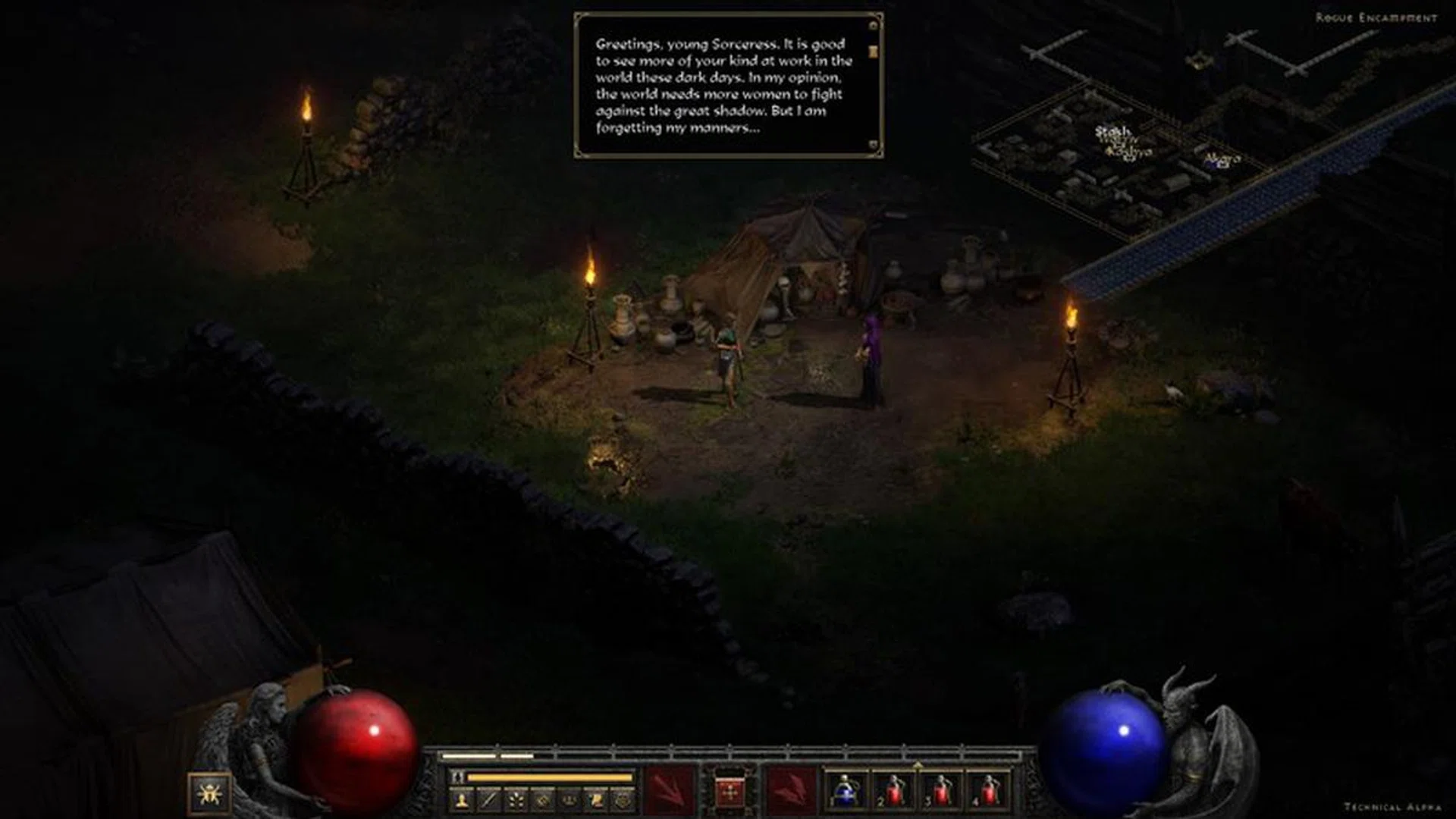Expand the belt with the arrow above potion slots
The width and height of the screenshot is (1456, 819).
[919, 764]
